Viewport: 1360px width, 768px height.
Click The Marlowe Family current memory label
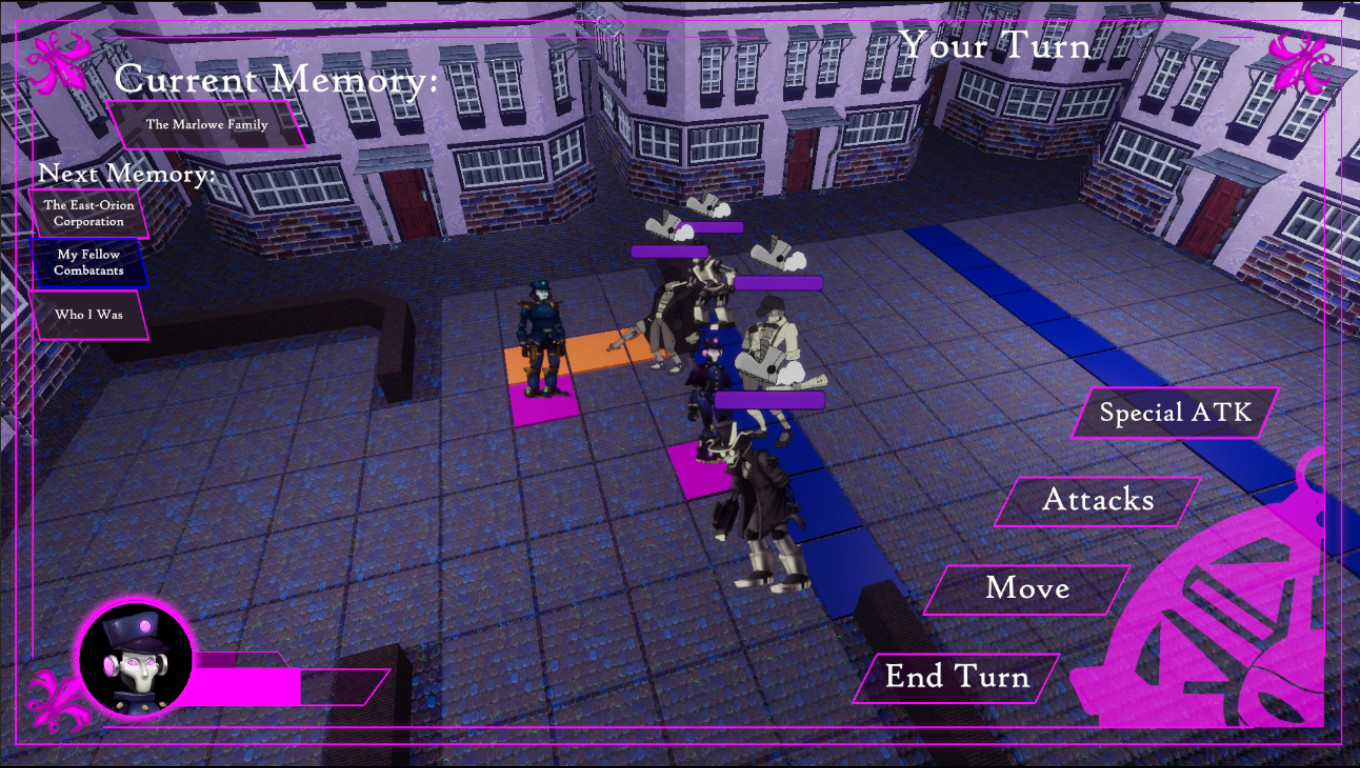[208, 125]
